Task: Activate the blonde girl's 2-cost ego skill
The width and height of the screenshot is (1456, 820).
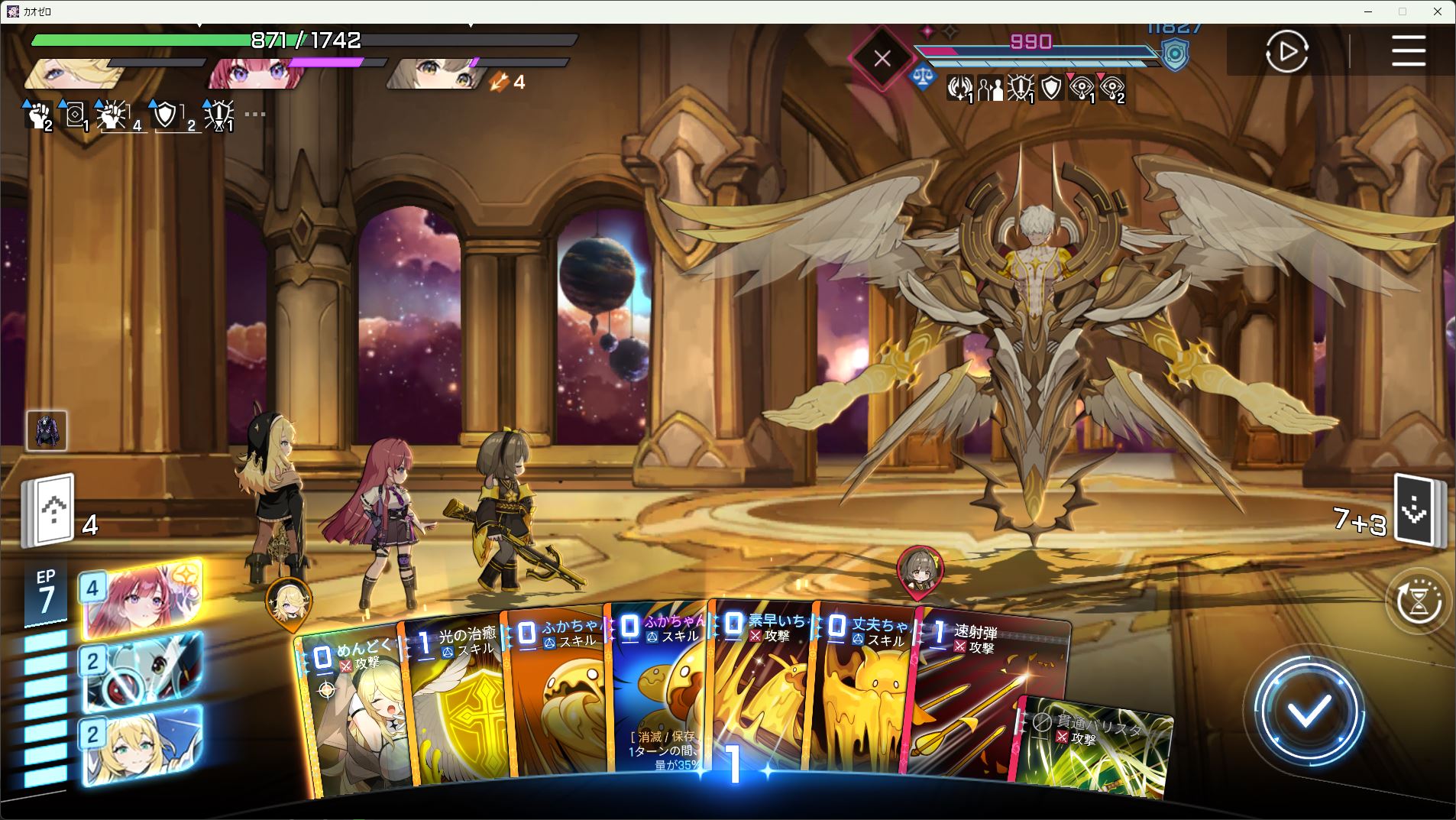Action: 141,744
